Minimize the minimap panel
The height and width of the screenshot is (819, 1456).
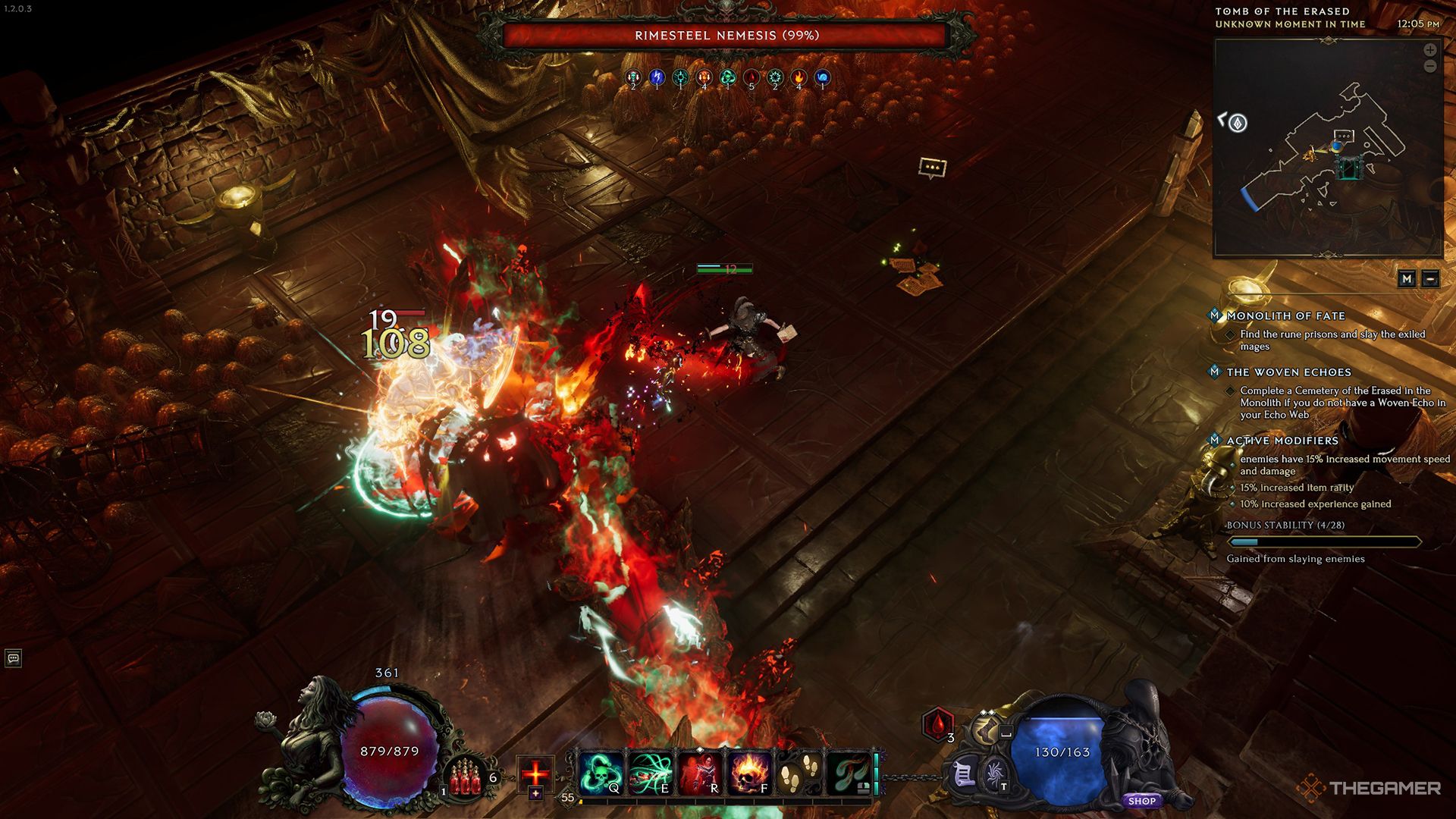click(x=1430, y=279)
